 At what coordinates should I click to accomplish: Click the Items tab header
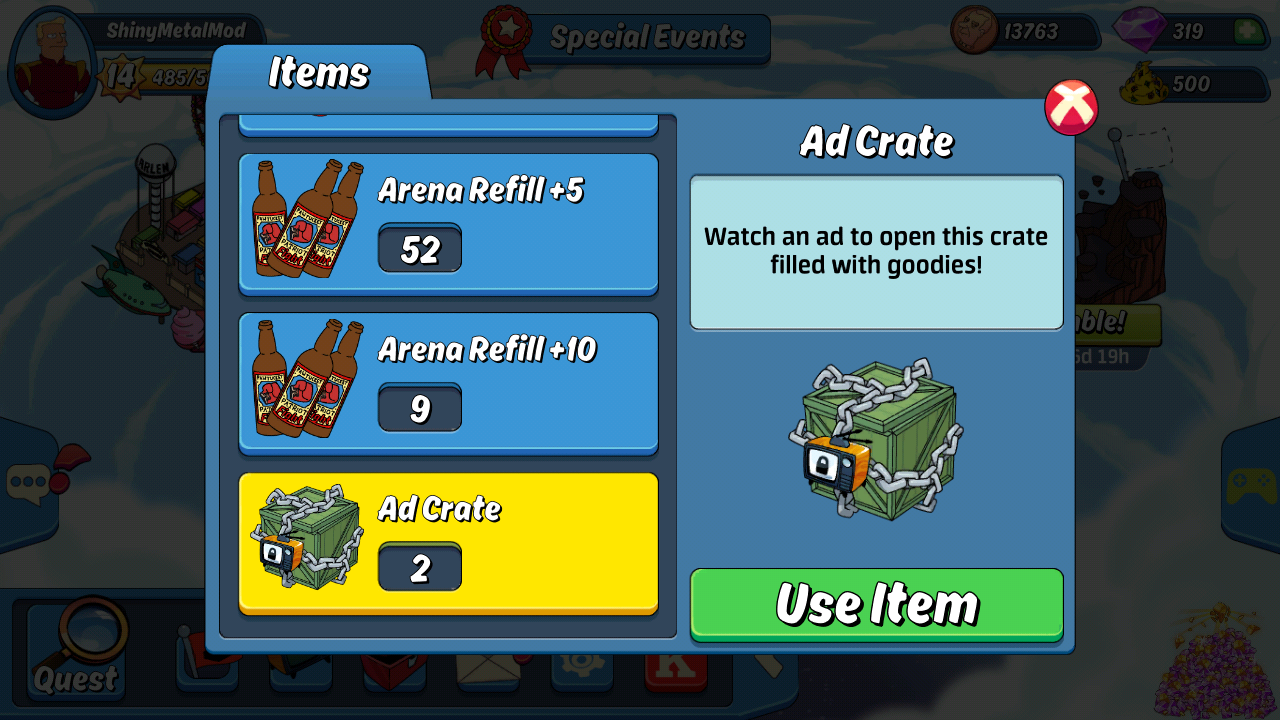319,73
